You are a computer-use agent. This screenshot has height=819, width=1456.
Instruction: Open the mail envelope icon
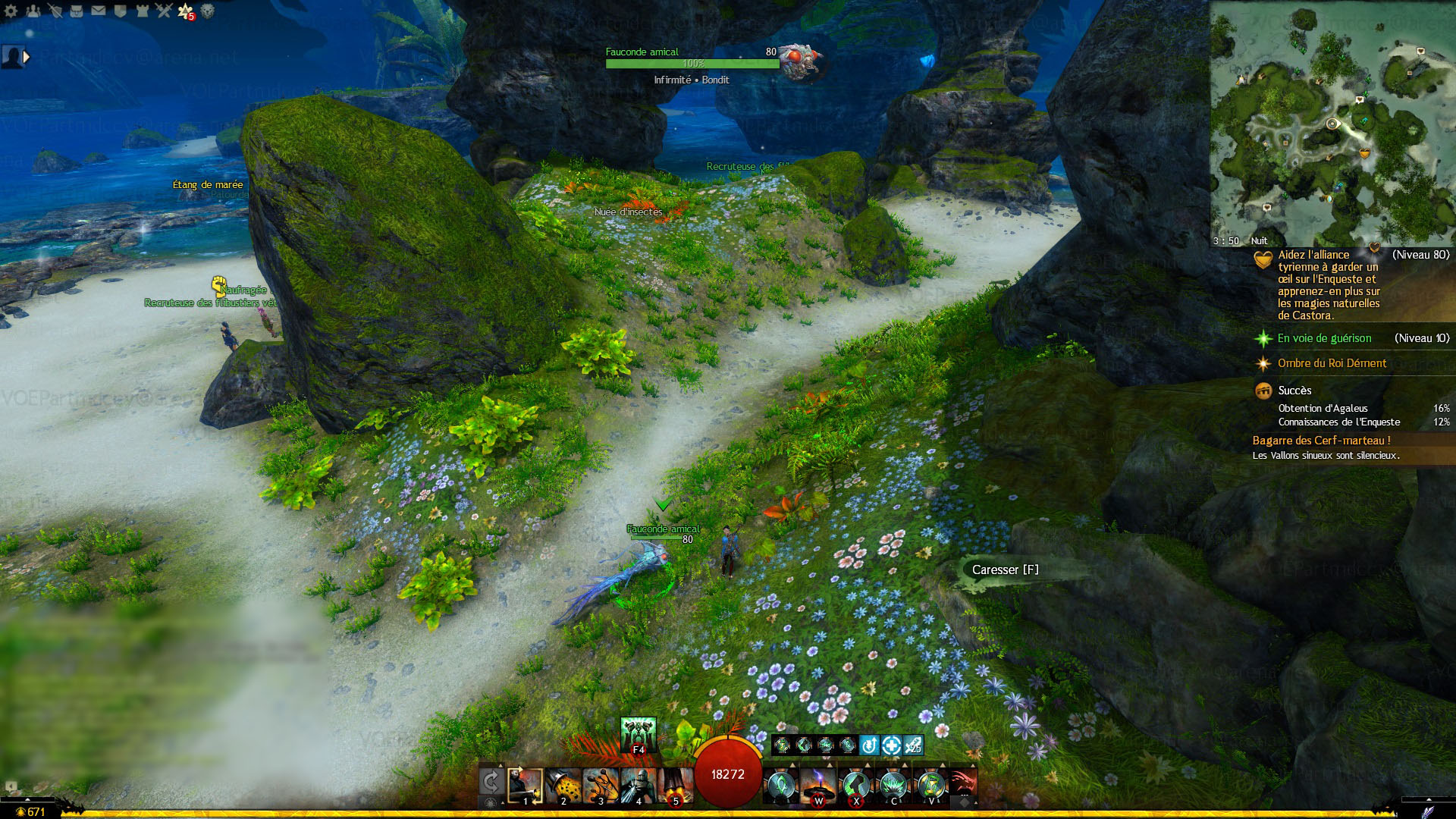(x=99, y=11)
